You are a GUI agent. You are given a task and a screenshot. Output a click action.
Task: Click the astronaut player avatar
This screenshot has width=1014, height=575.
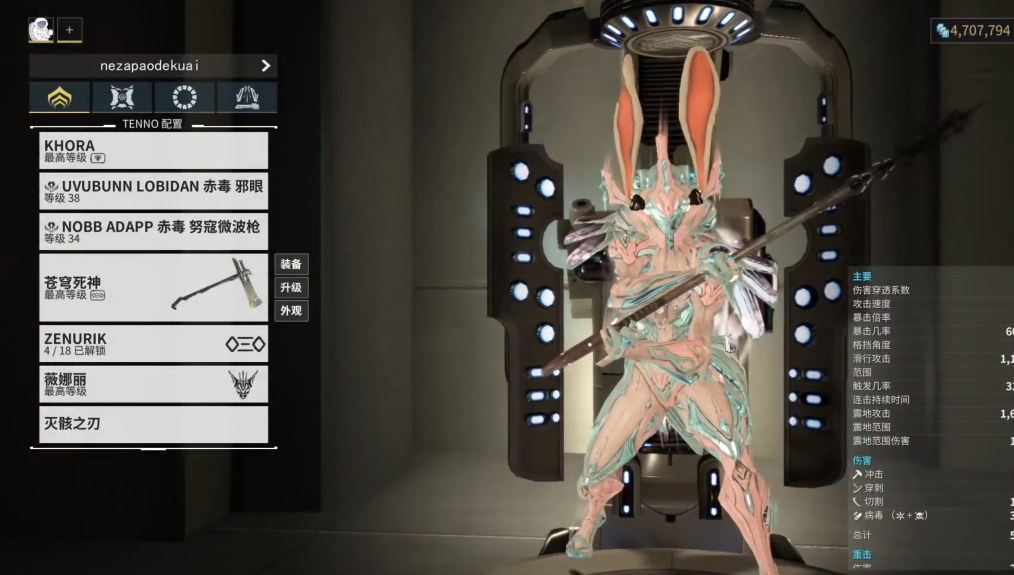(41, 30)
